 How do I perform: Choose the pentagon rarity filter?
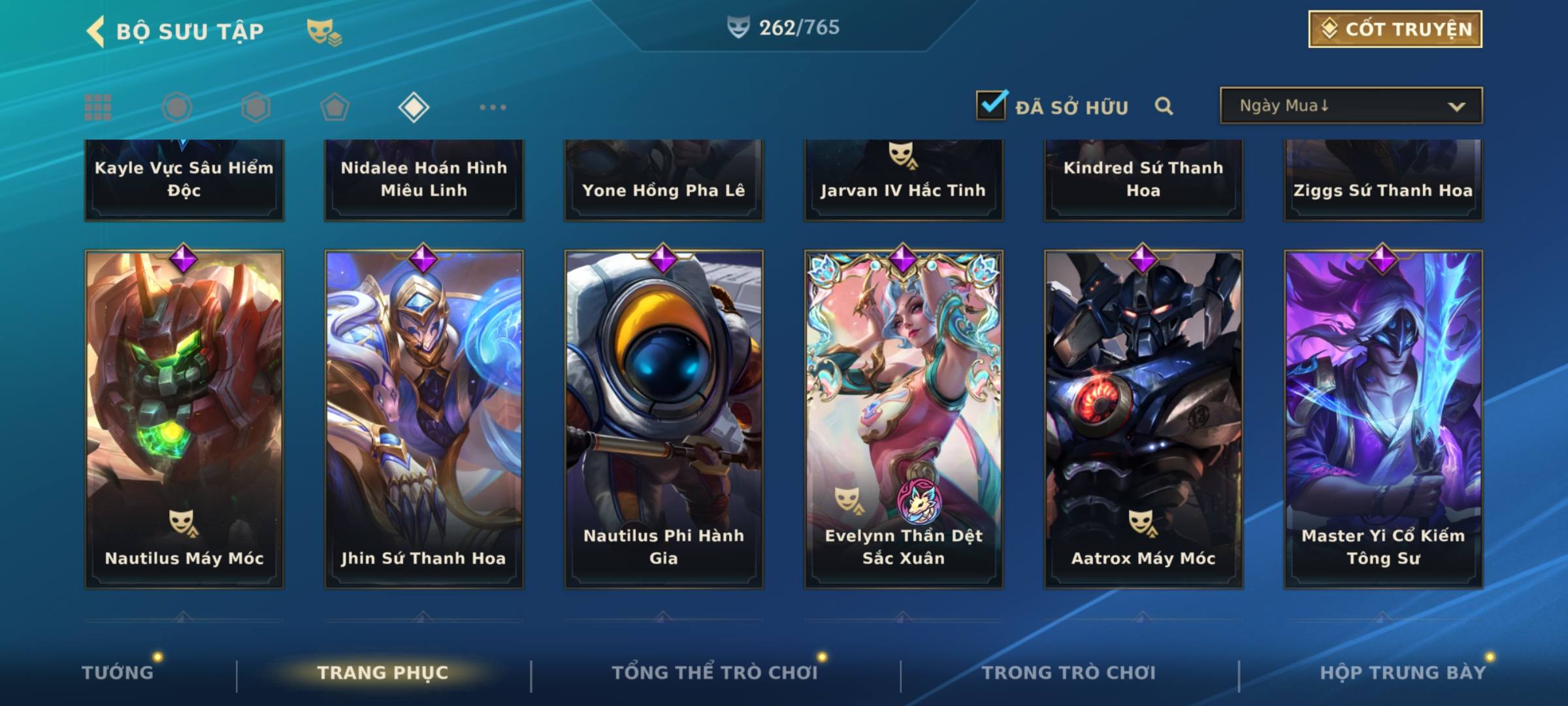335,107
